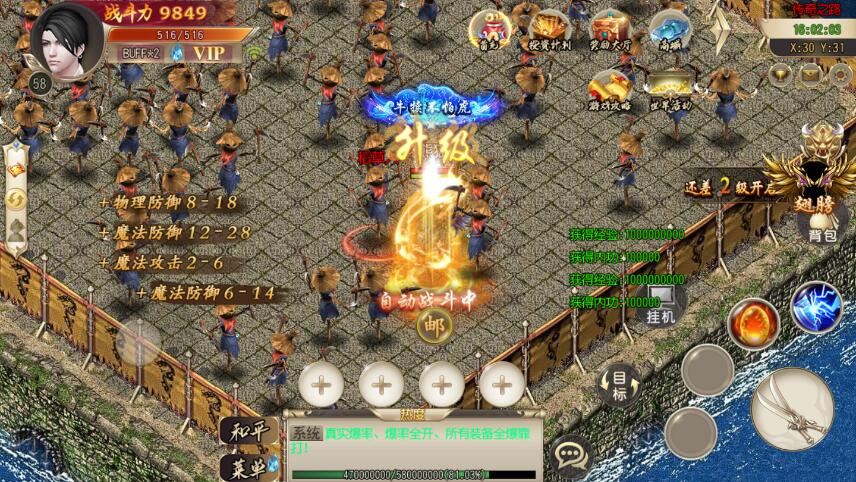The height and width of the screenshot is (482, 856).
Task: Cast the fire orb skill
Action: point(752,323)
